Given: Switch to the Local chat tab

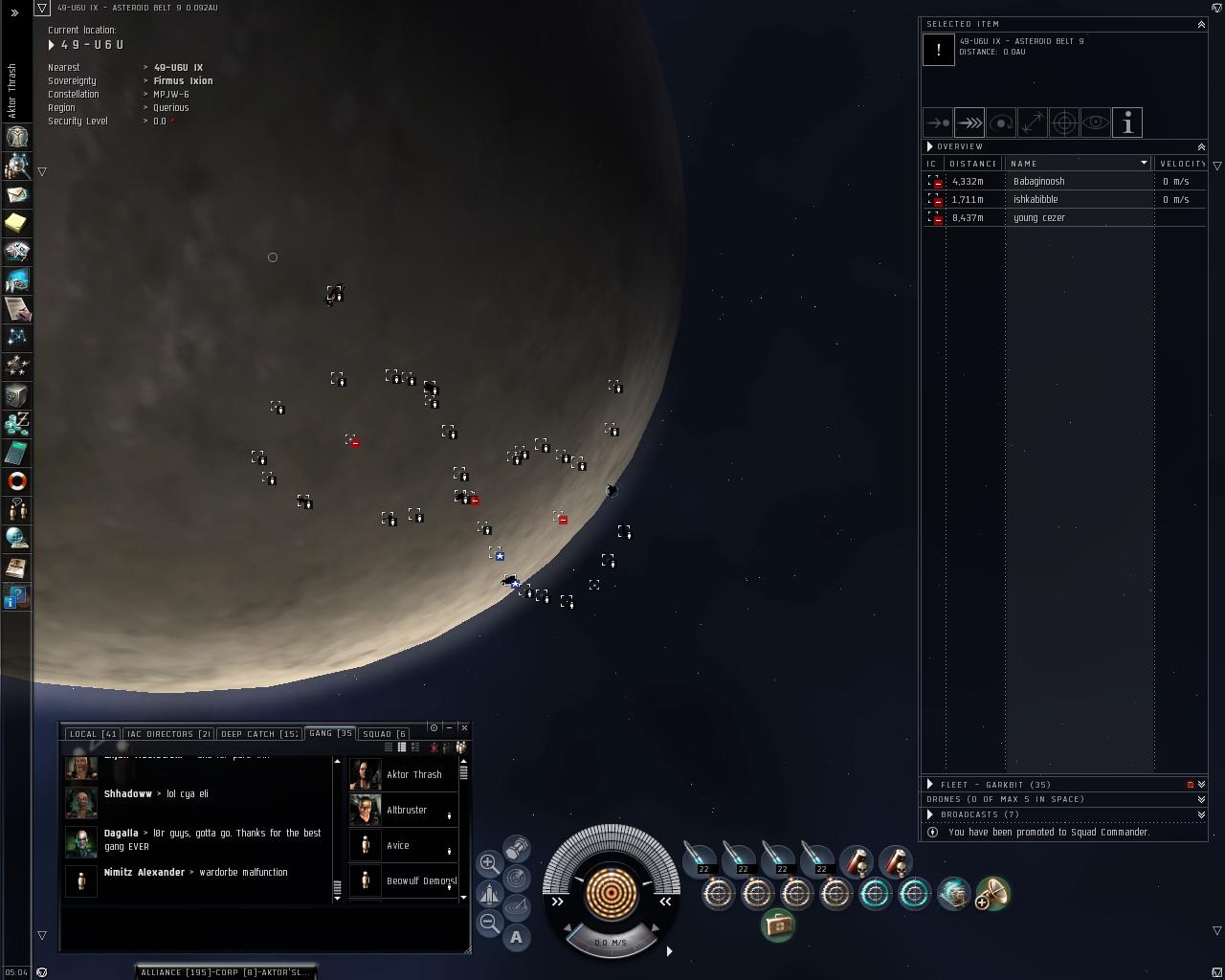Looking at the screenshot, I should (x=92, y=734).
